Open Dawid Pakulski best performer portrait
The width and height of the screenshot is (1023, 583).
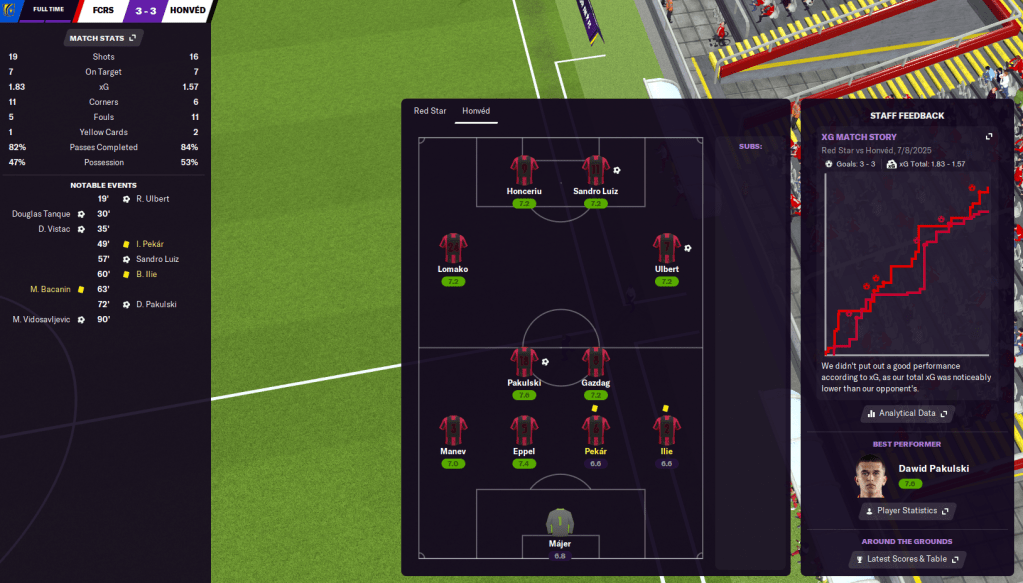pyautogui.click(x=871, y=476)
